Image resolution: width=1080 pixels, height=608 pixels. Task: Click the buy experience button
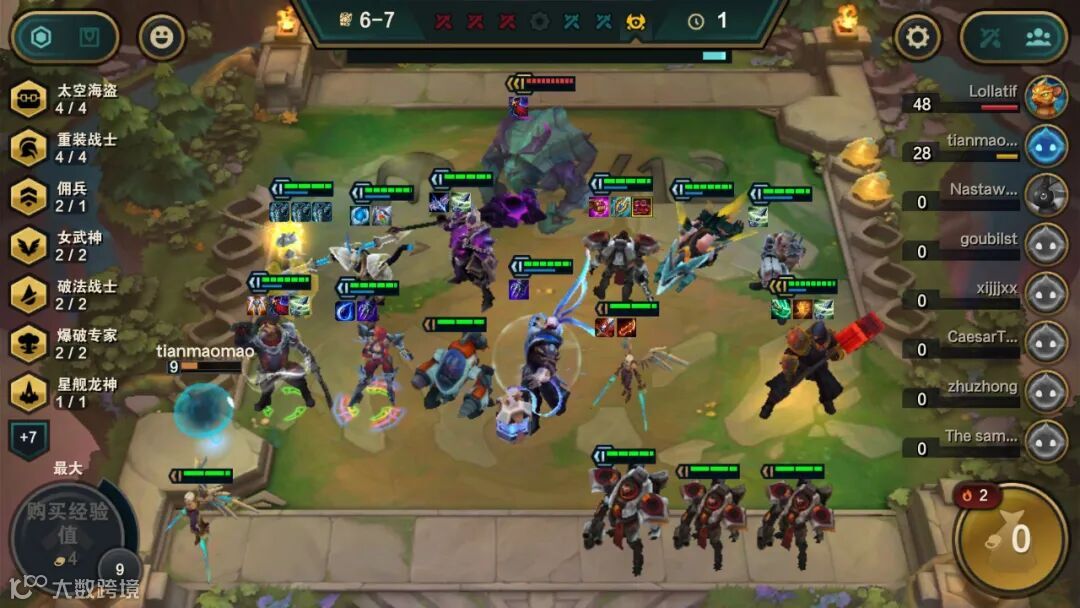[x=67, y=532]
